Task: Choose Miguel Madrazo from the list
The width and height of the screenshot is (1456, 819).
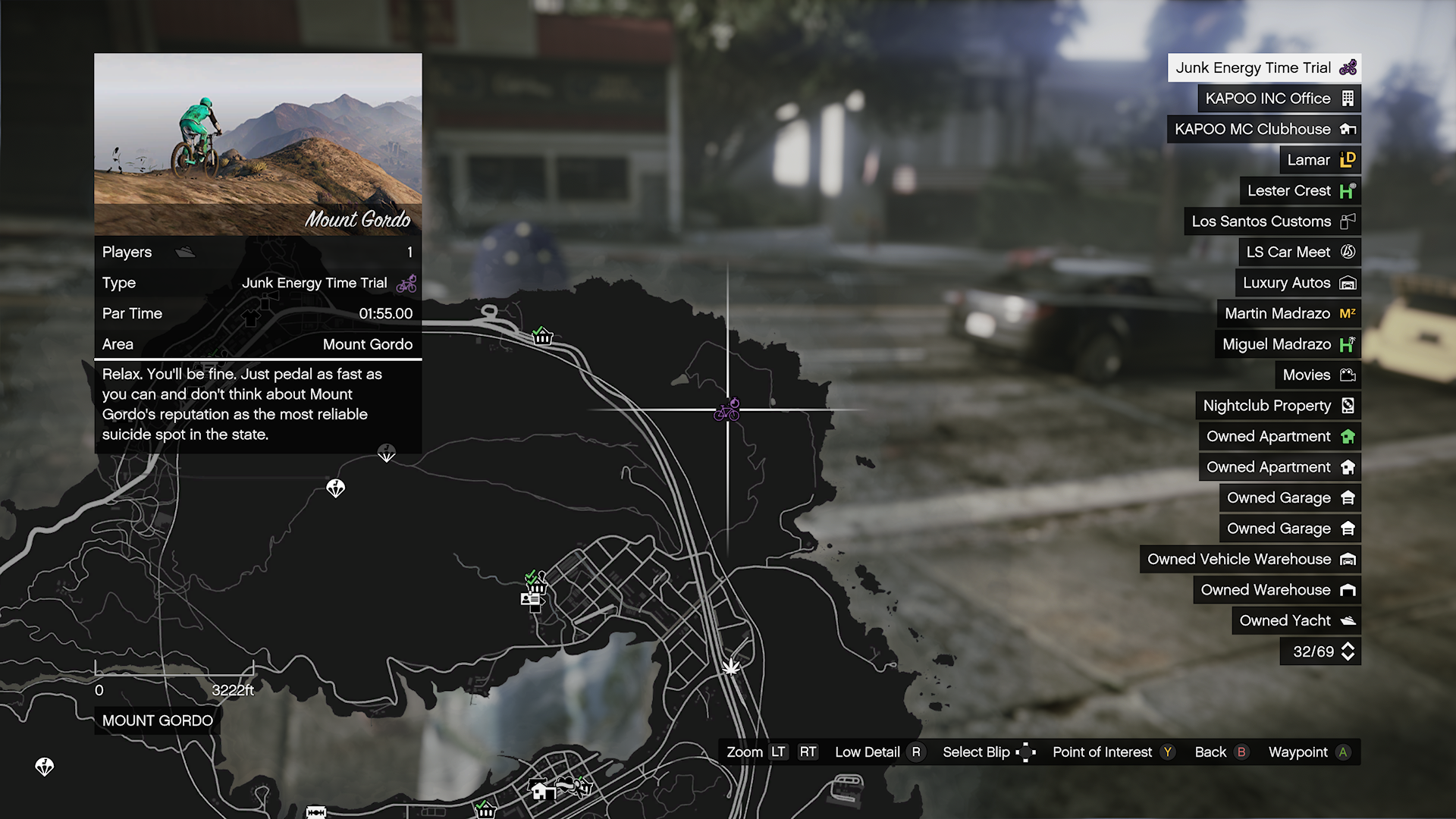Action: coord(1287,344)
